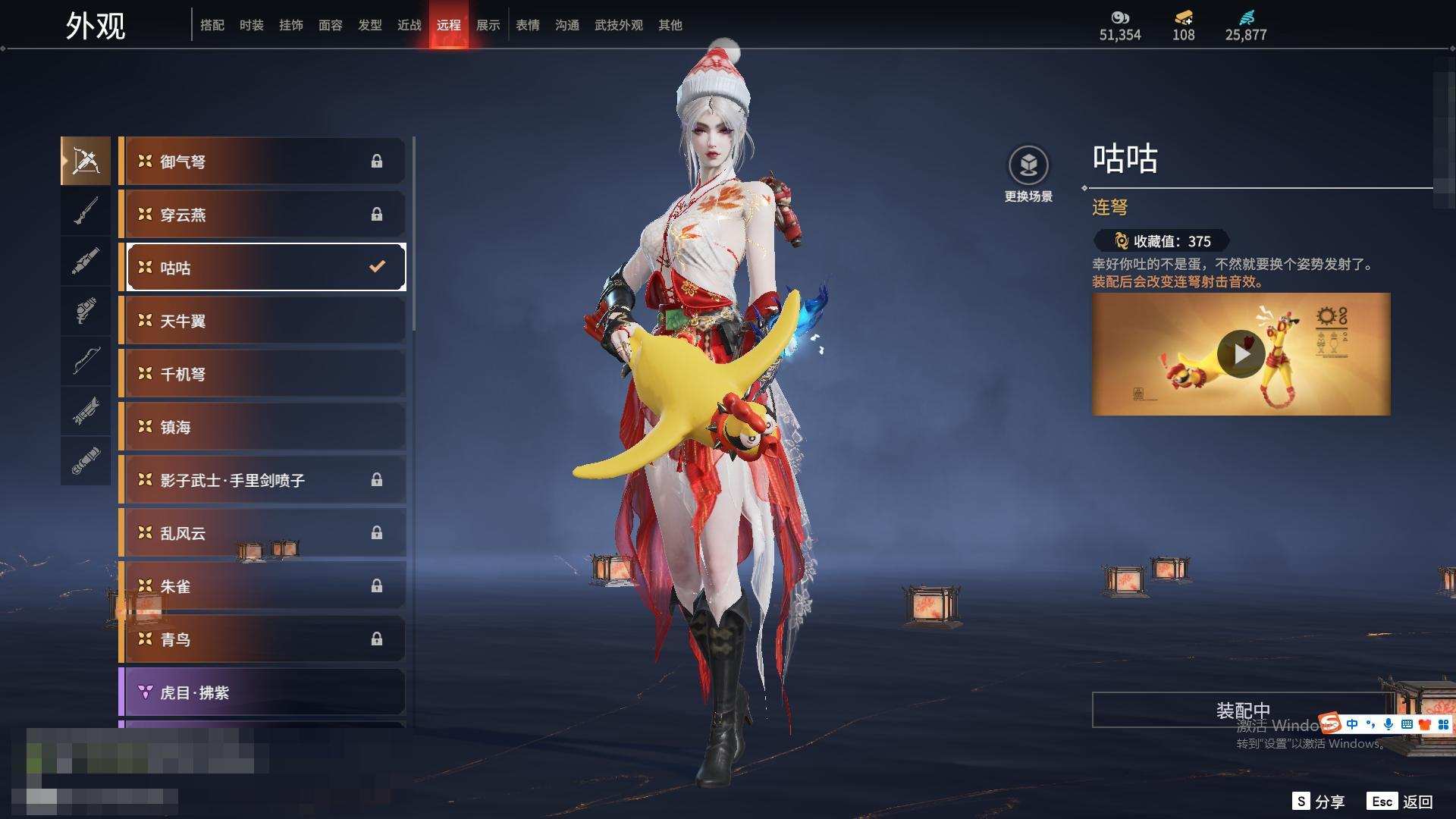Open the 表情 tab
The image size is (1456, 819).
click(x=527, y=25)
